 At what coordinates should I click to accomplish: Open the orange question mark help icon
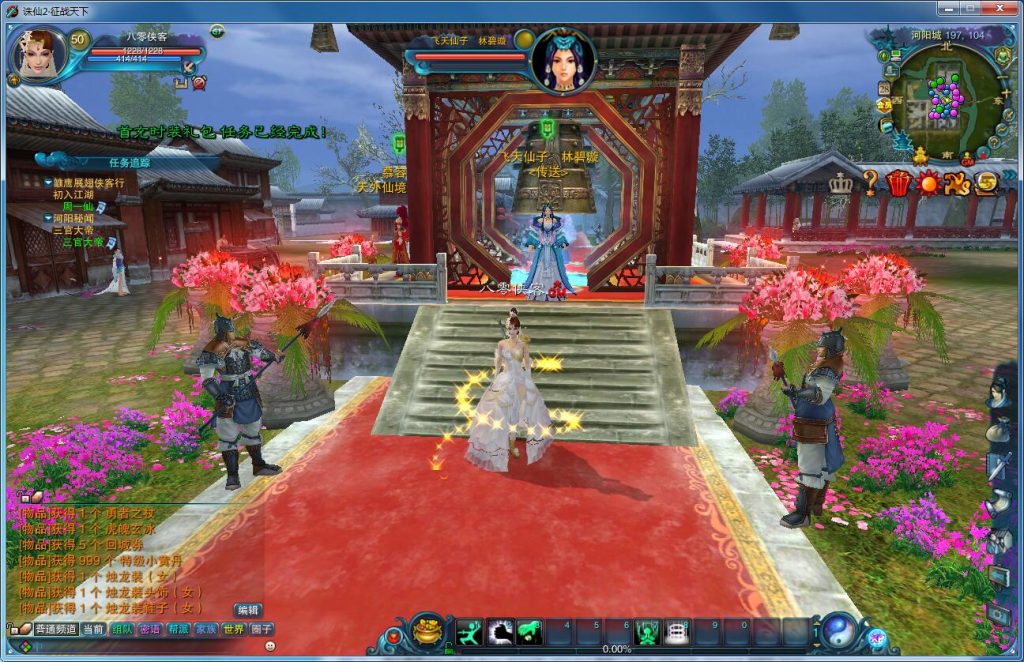point(871,183)
